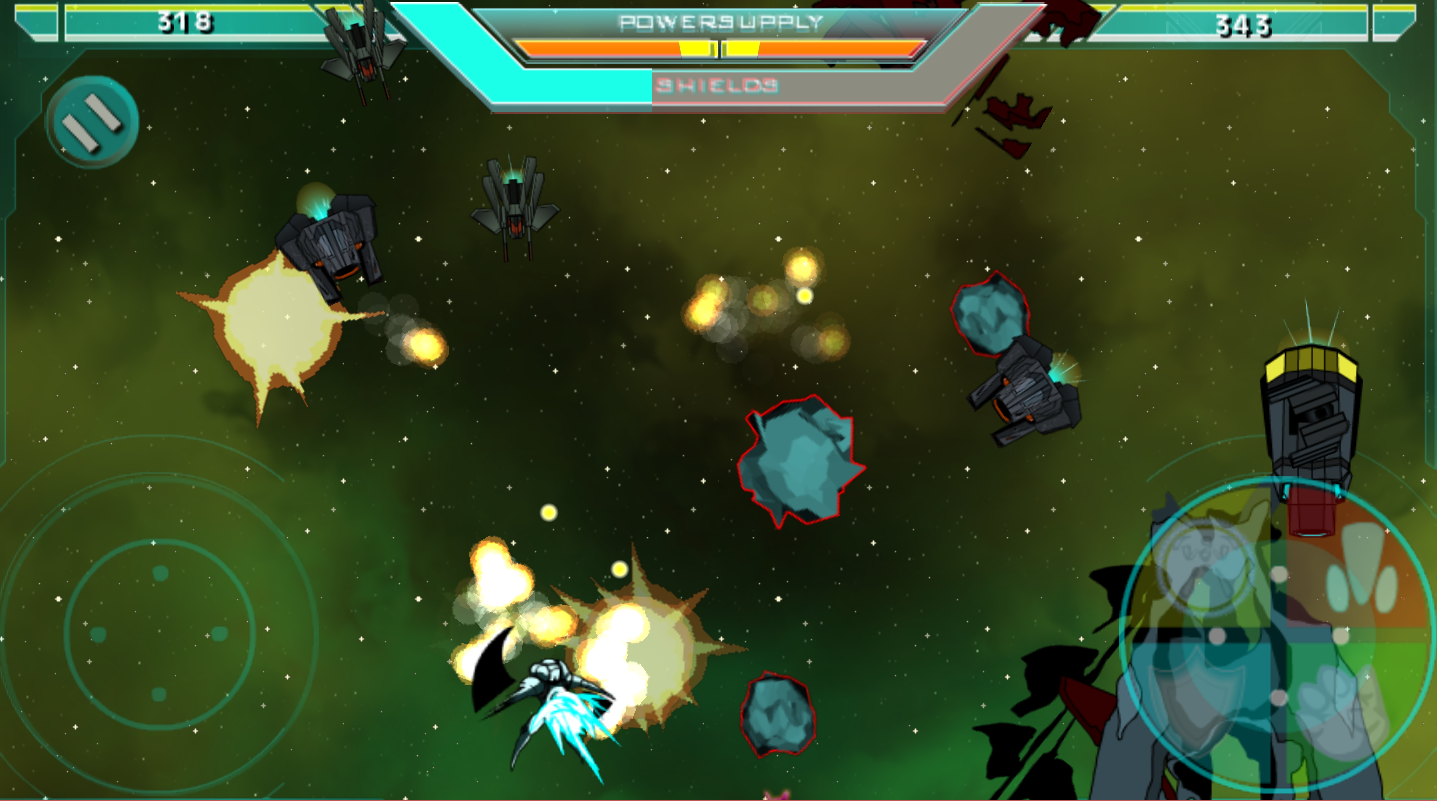Pause the game with the round pause button
The height and width of the screenshot is (801, 1437).
click(92, 122)
